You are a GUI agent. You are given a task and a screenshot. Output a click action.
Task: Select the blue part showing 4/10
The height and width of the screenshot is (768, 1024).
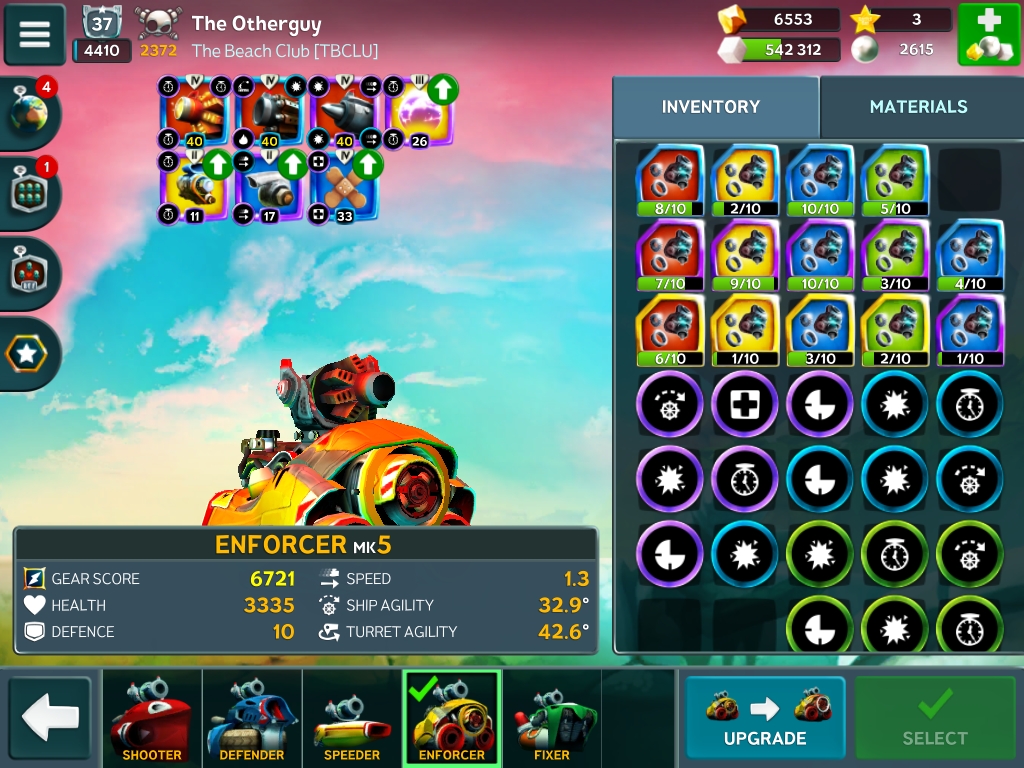pyautogui.click(x=969, y=255)
